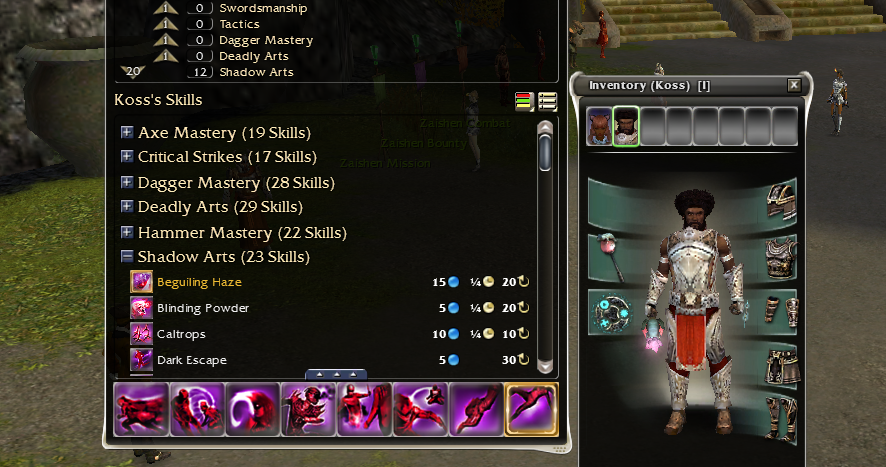Select Koss's portrait in the inventory
The image size is (886, 467).
click(x=626, y=126)
